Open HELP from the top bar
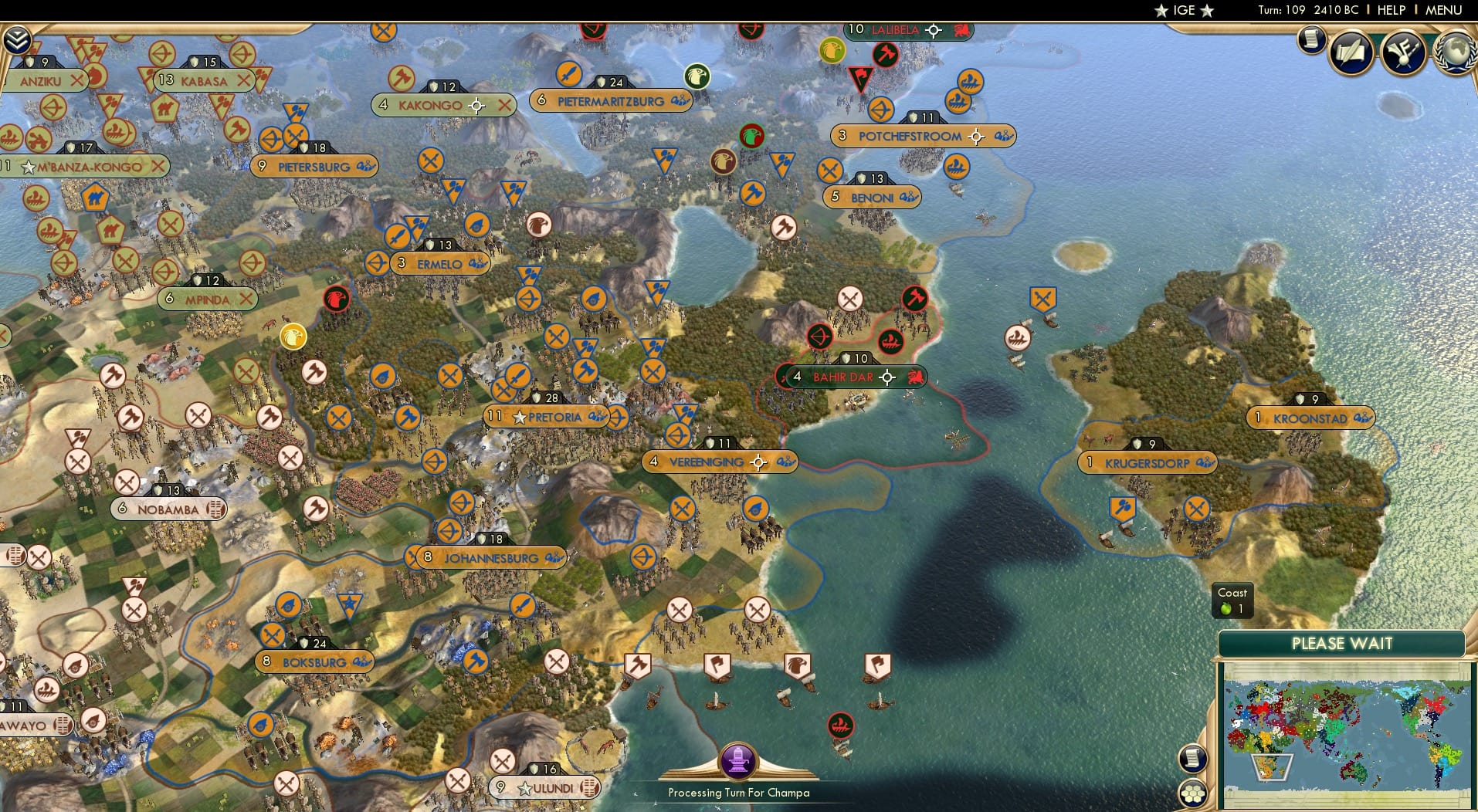This screenshot has width=1478, height=812. (1391, 10)
